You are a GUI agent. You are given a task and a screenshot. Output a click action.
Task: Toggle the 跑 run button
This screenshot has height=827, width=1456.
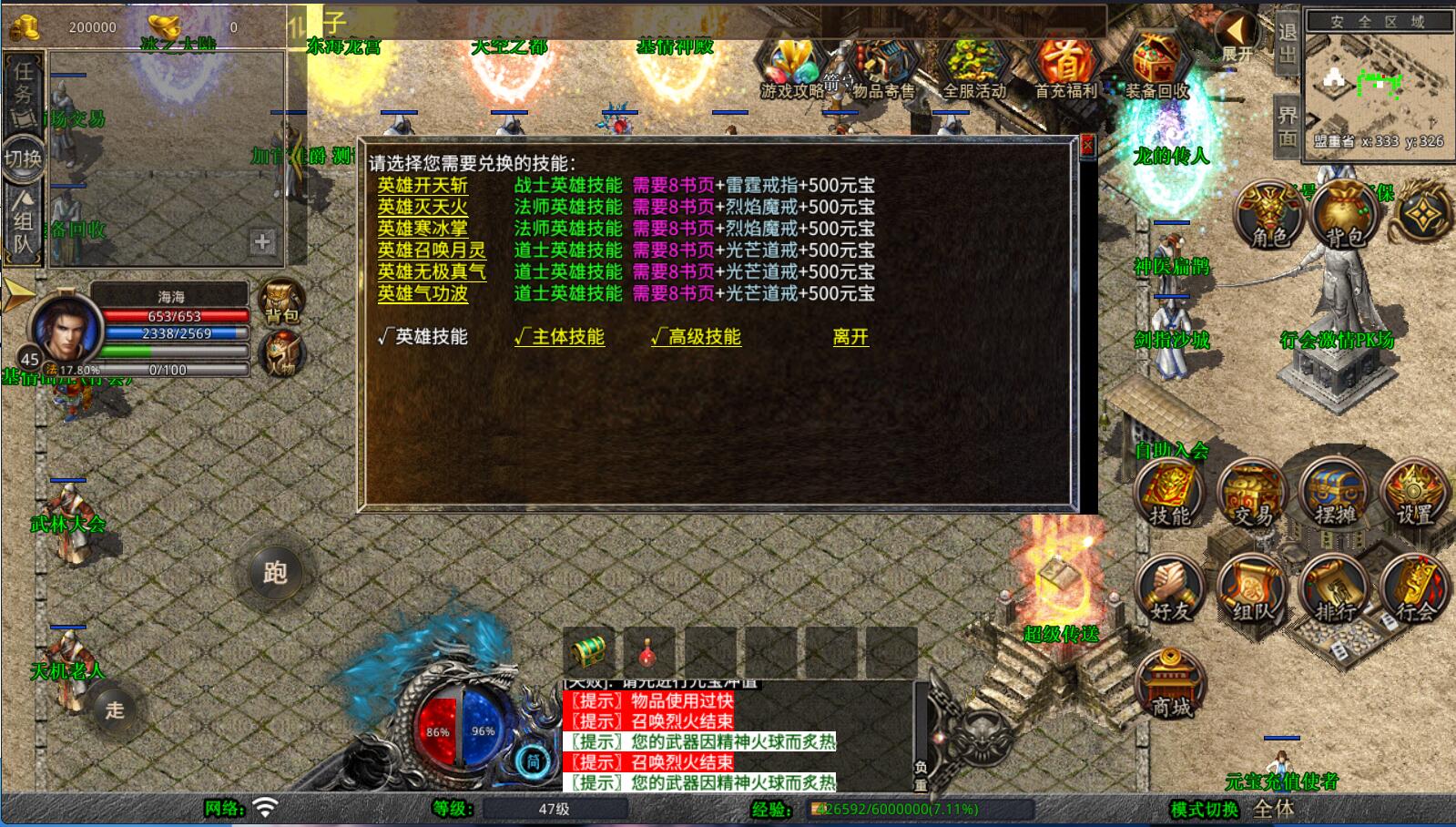pos(275,573)
